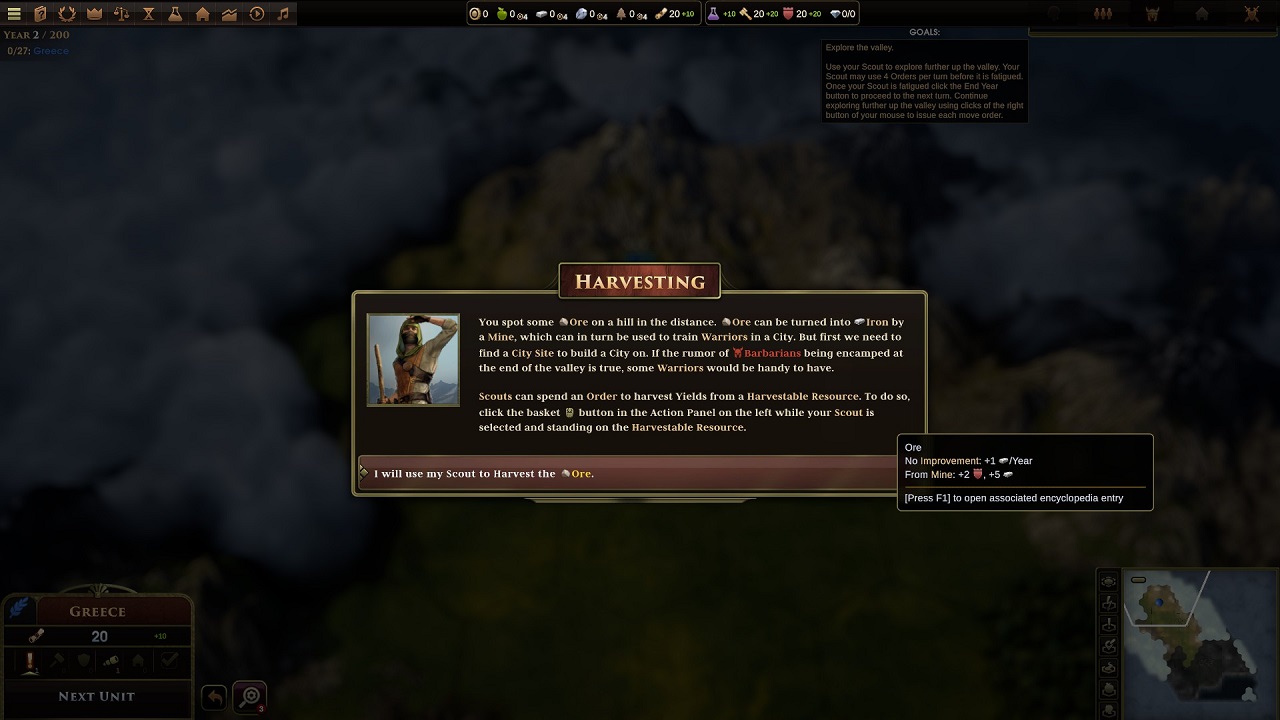Click the magnifying glass zoom button with badge
1280x720 pixels.
point(249,697)
